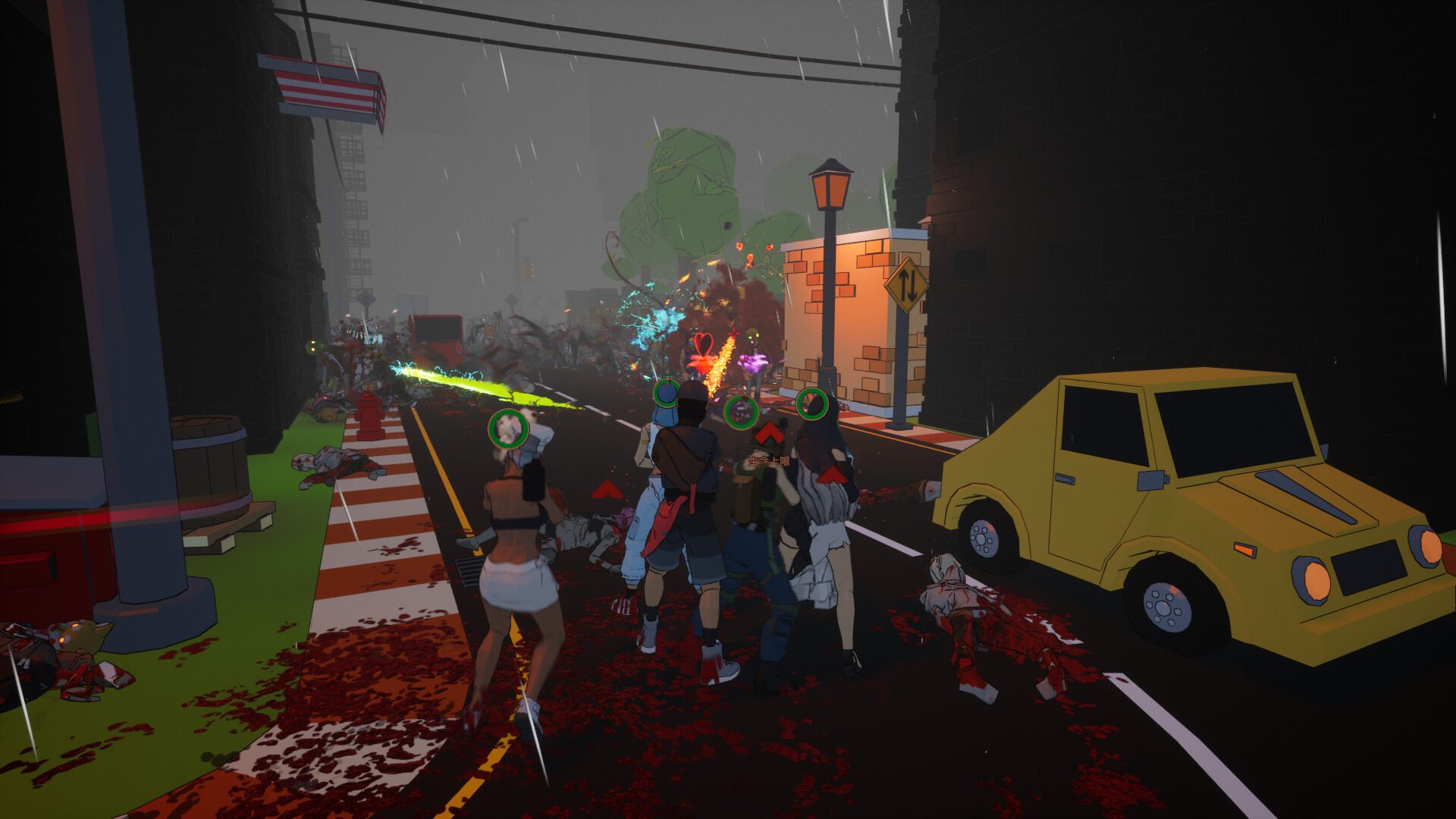Click the red heart marker above the zombie

pyautogui.click(x=704, y=344)
